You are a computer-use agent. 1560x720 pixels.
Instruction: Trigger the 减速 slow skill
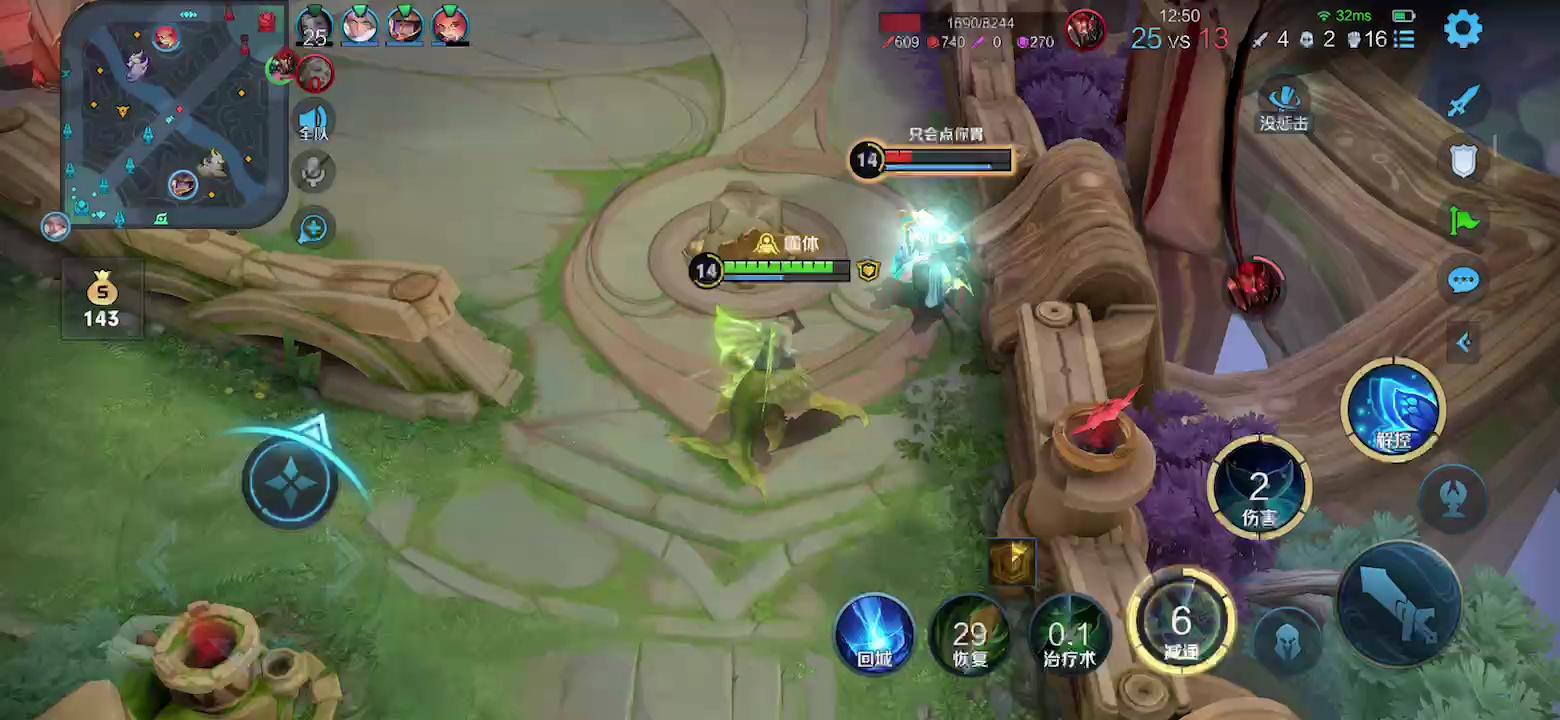coord(1181,621)
